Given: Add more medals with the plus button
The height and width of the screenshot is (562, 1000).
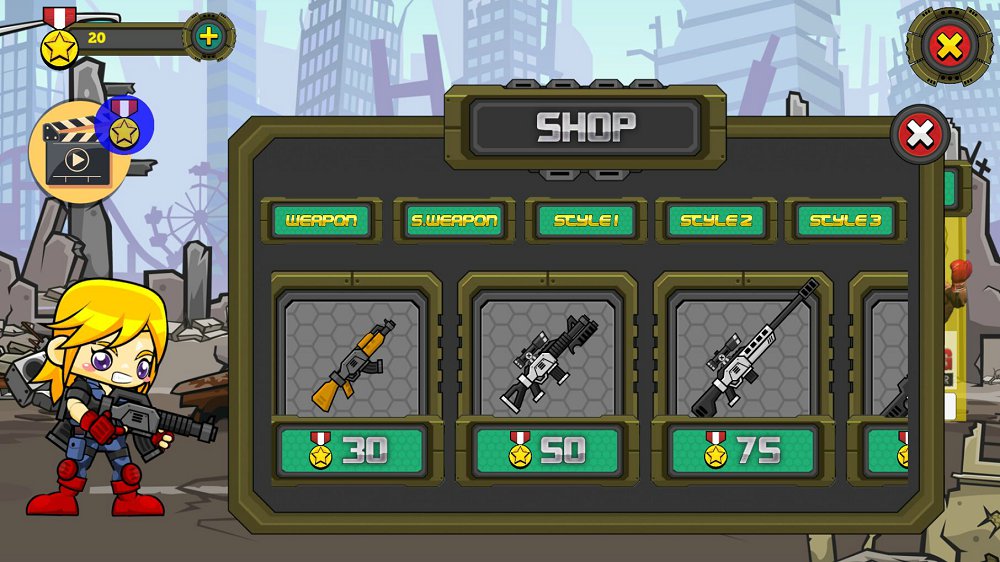Looking at the screenshot, I should coord(208,38).
